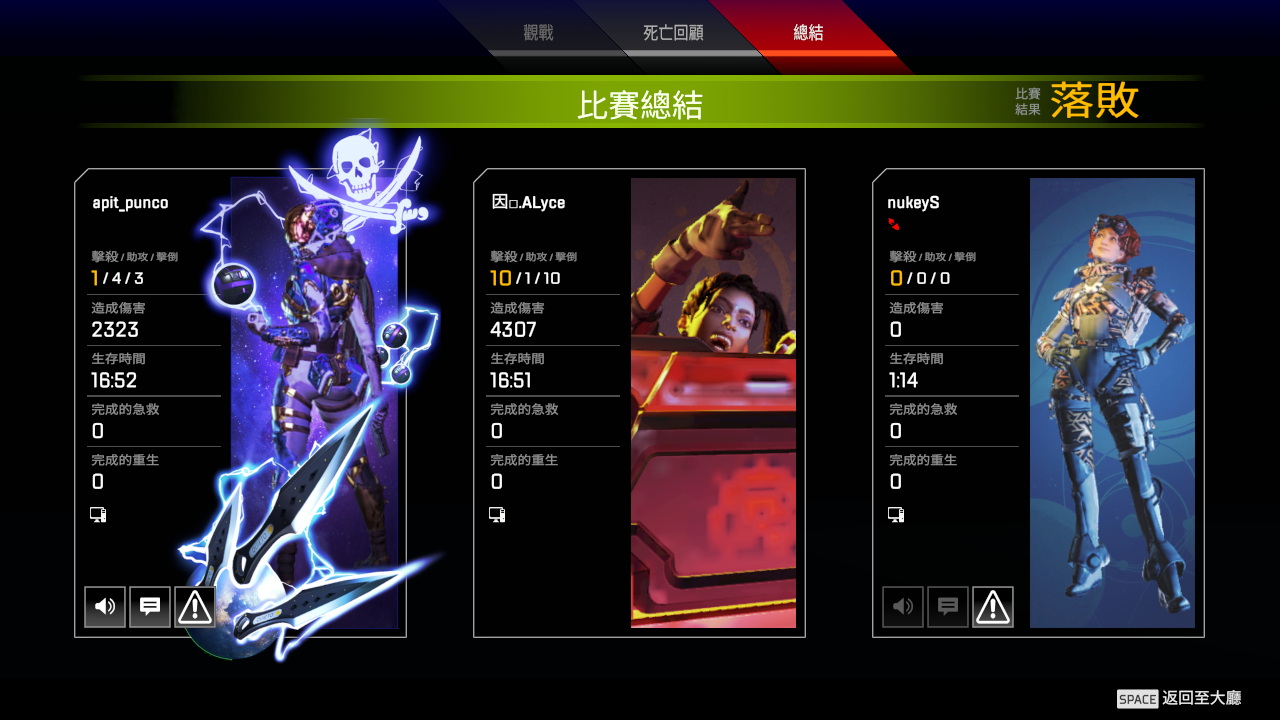
Task: Select the chat bubble icon under nukeyS
Action: [x=947, y=606]
